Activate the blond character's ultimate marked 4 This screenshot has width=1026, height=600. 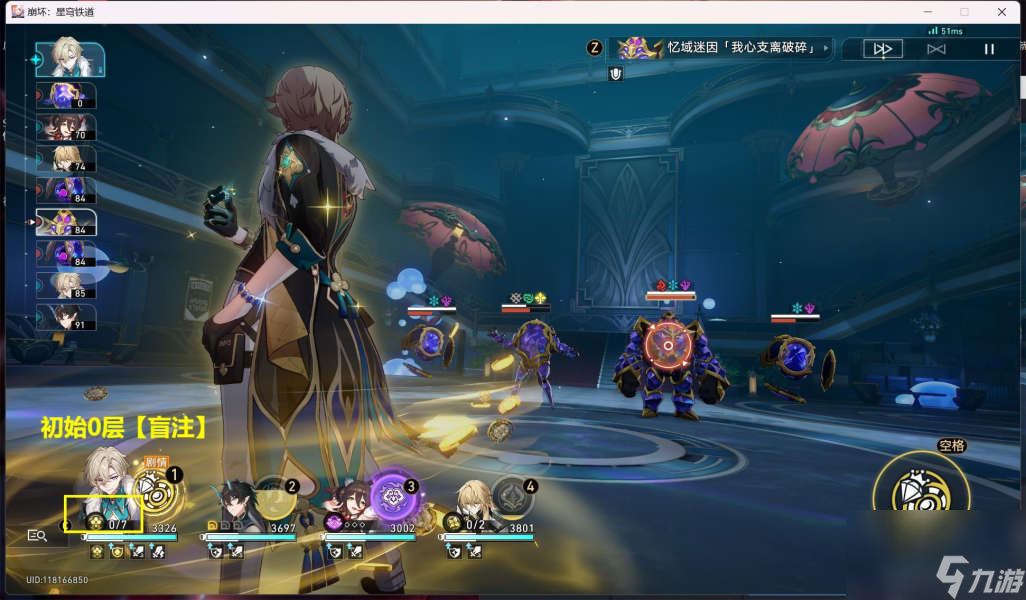(511, 495)
